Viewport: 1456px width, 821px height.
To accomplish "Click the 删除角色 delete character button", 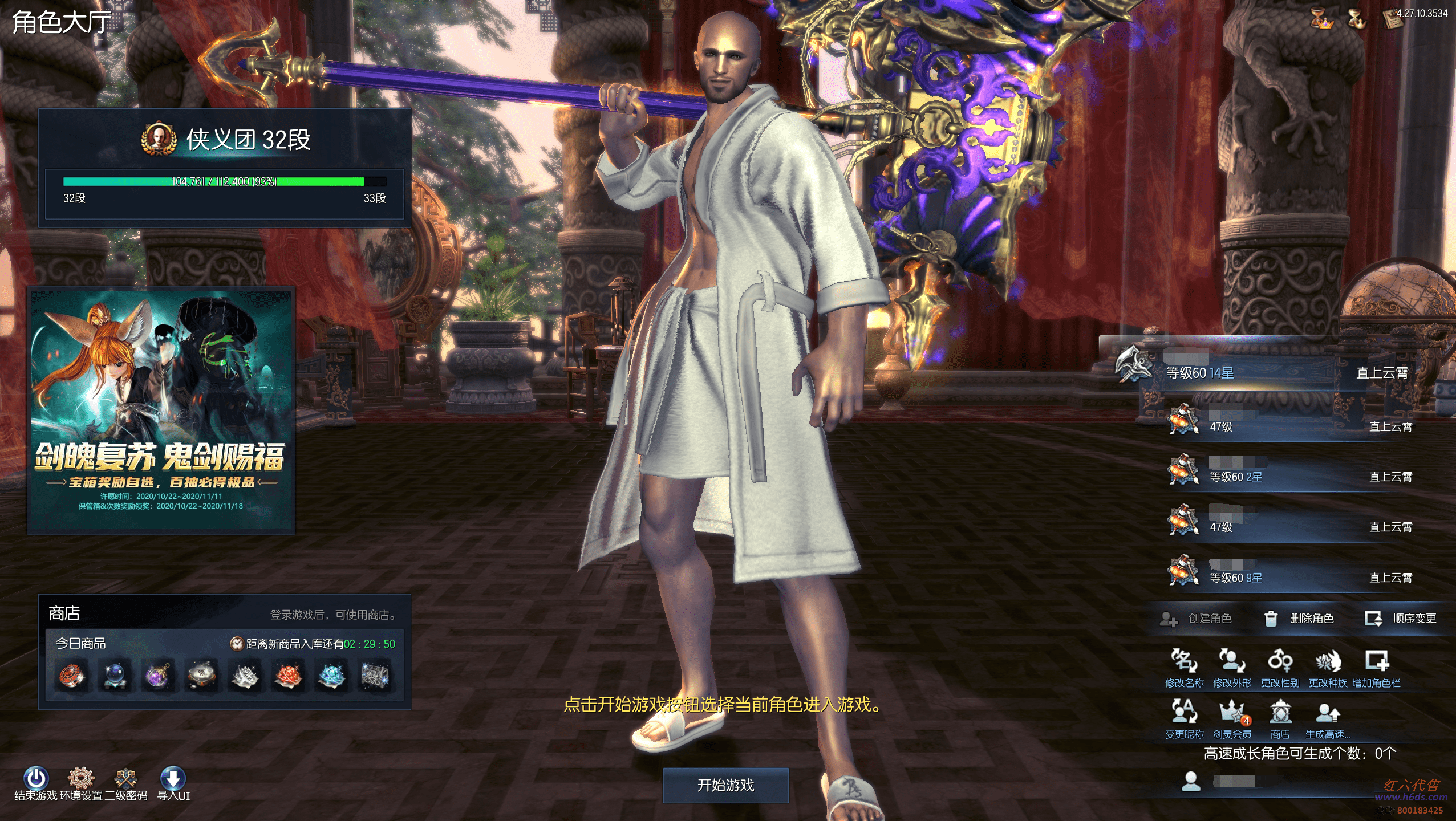I will click(1299, 619).
